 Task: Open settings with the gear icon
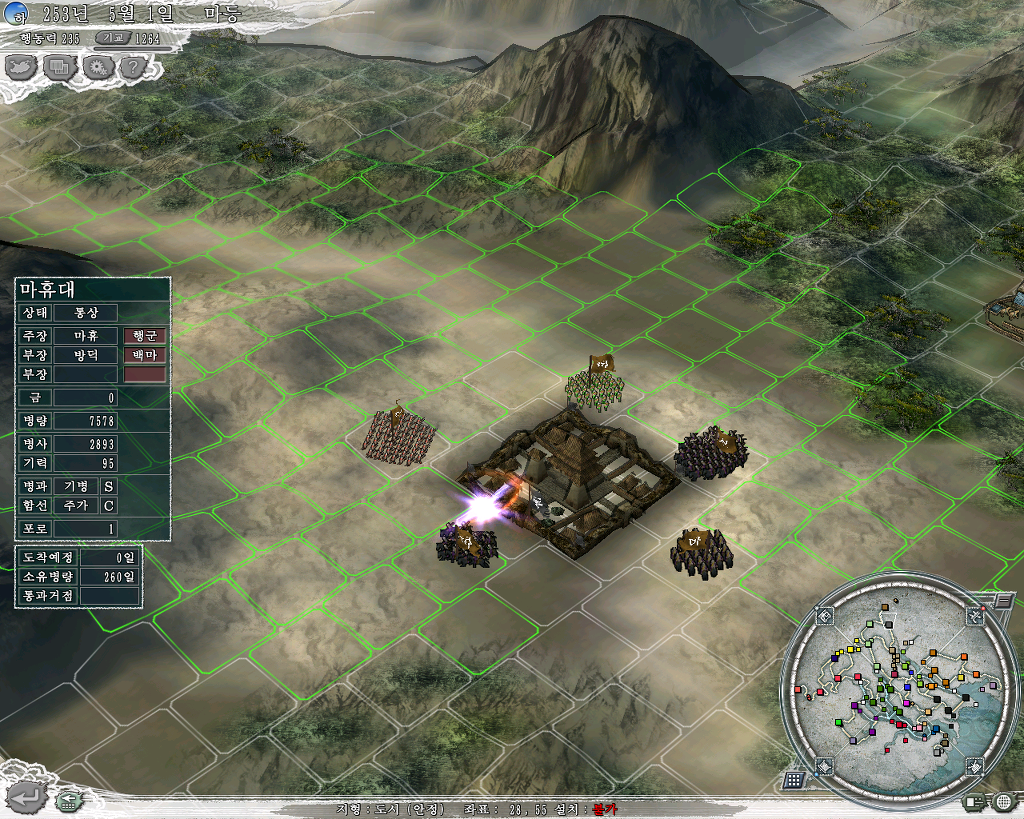pos(97,67)
